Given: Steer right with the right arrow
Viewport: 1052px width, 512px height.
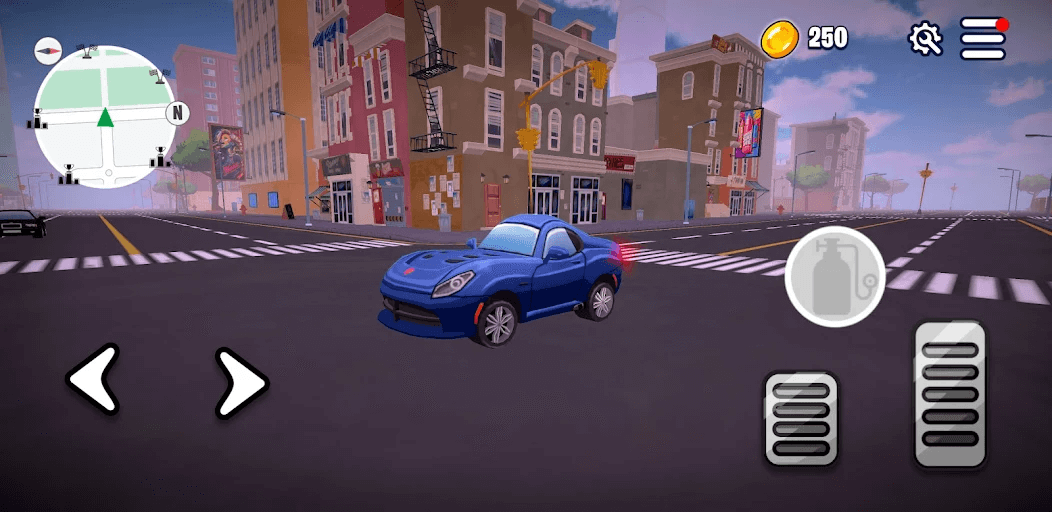Looking at the screenshot, I should [241, 382].
